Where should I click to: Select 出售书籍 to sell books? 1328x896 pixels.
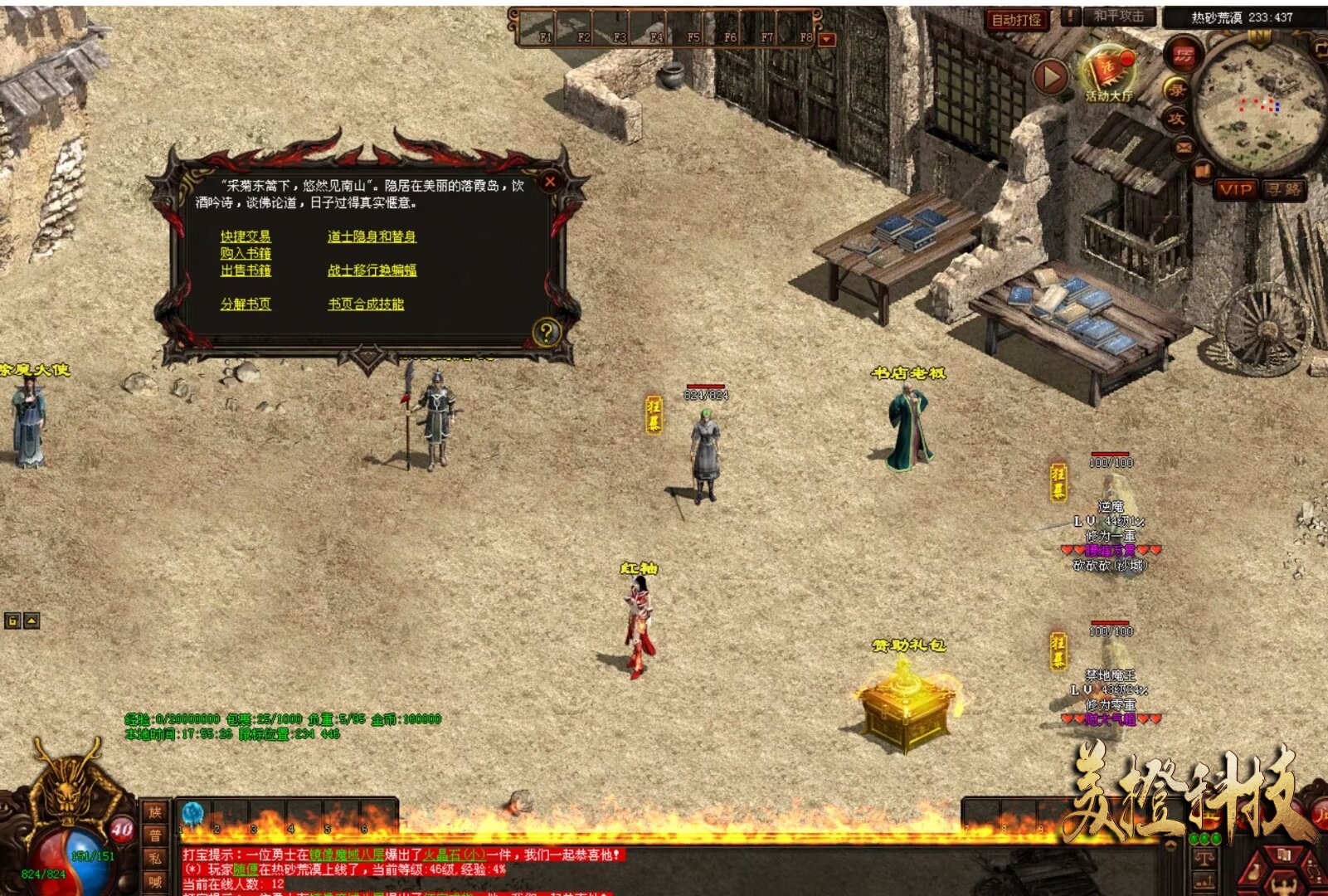pyautogui.click(x=246, y=270)
